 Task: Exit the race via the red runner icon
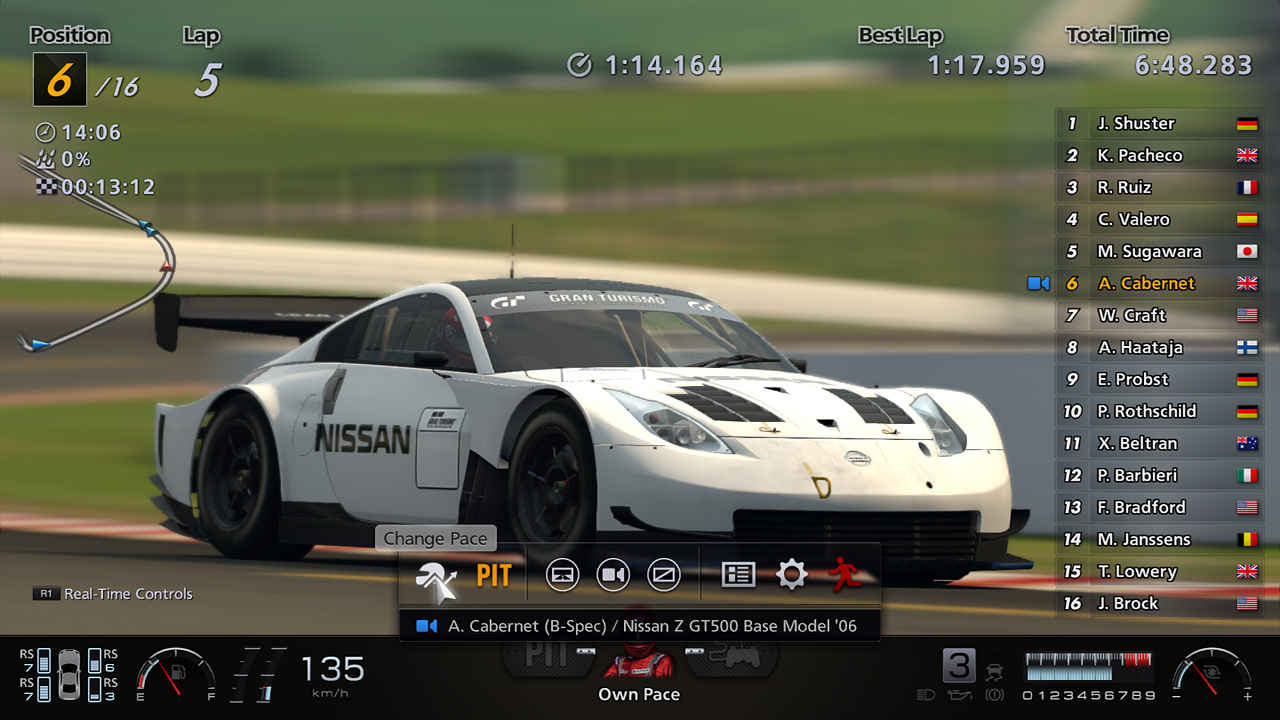(x=845, y=575)
